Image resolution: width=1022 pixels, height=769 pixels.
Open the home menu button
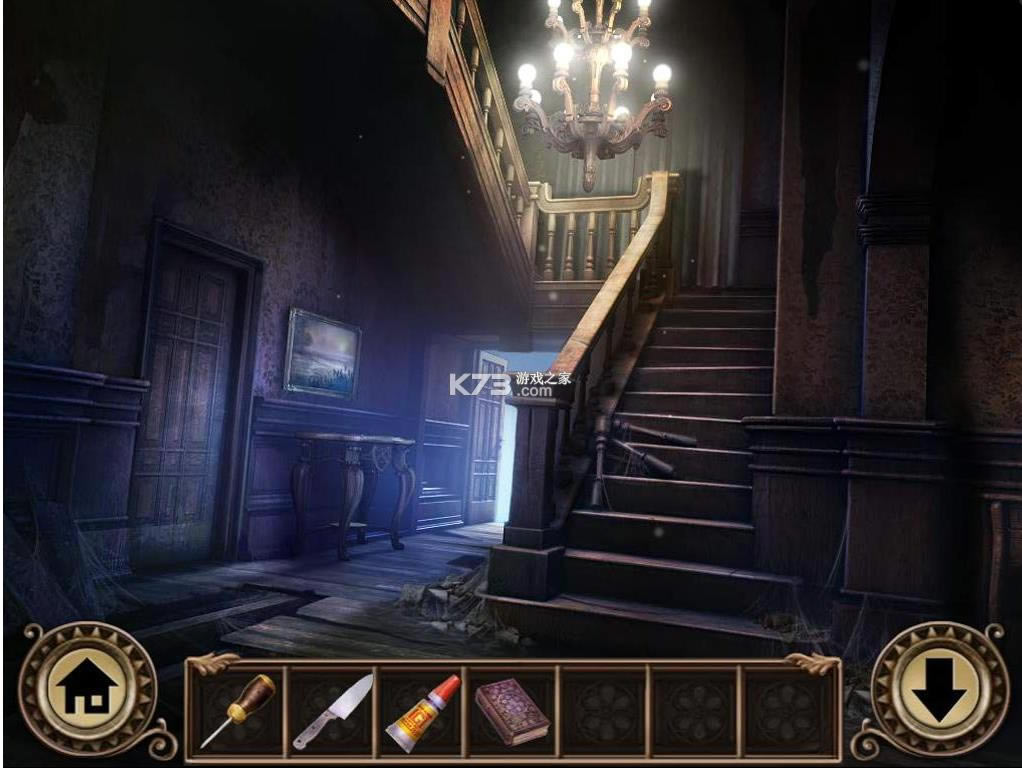88,689
